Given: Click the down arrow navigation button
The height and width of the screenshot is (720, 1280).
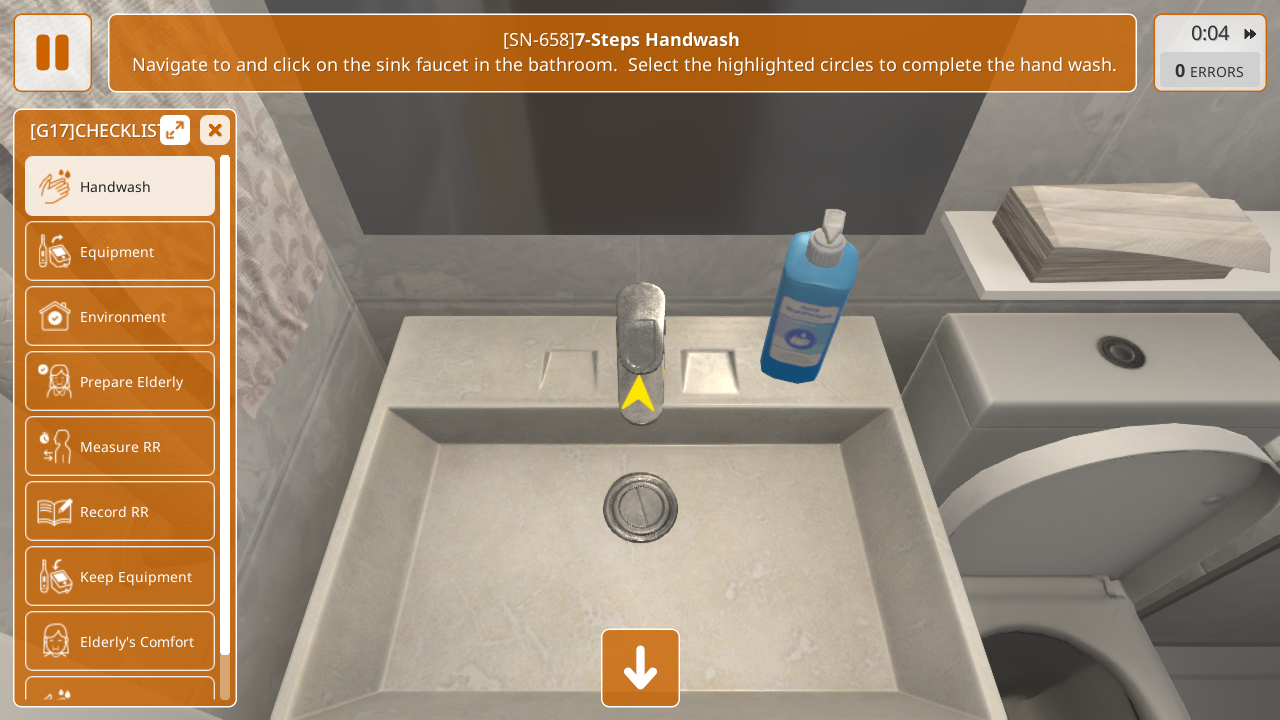Looking at the screenshot, I should click(640, 668).
